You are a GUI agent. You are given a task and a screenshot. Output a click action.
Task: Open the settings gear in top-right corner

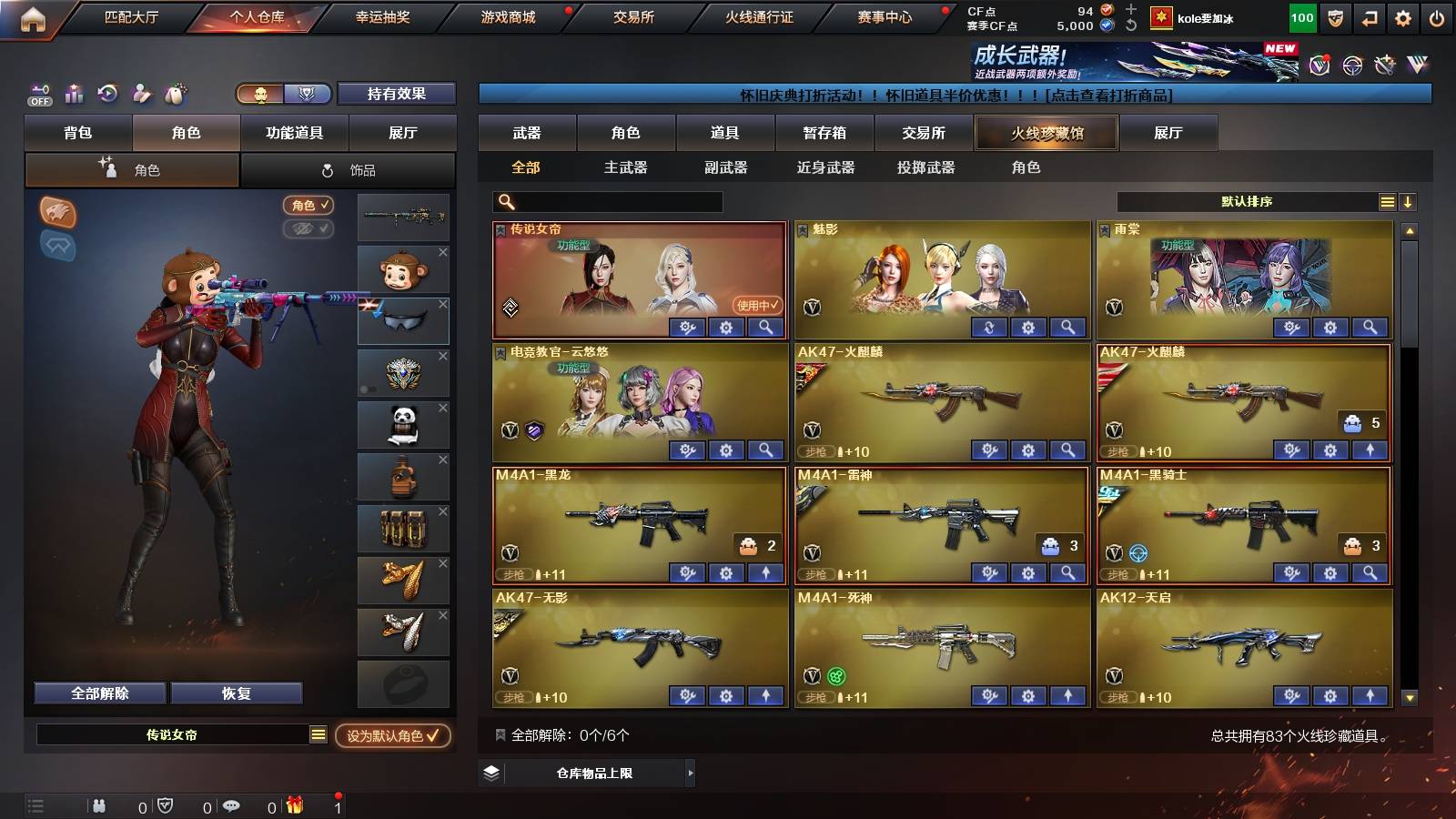point(1404,17)
